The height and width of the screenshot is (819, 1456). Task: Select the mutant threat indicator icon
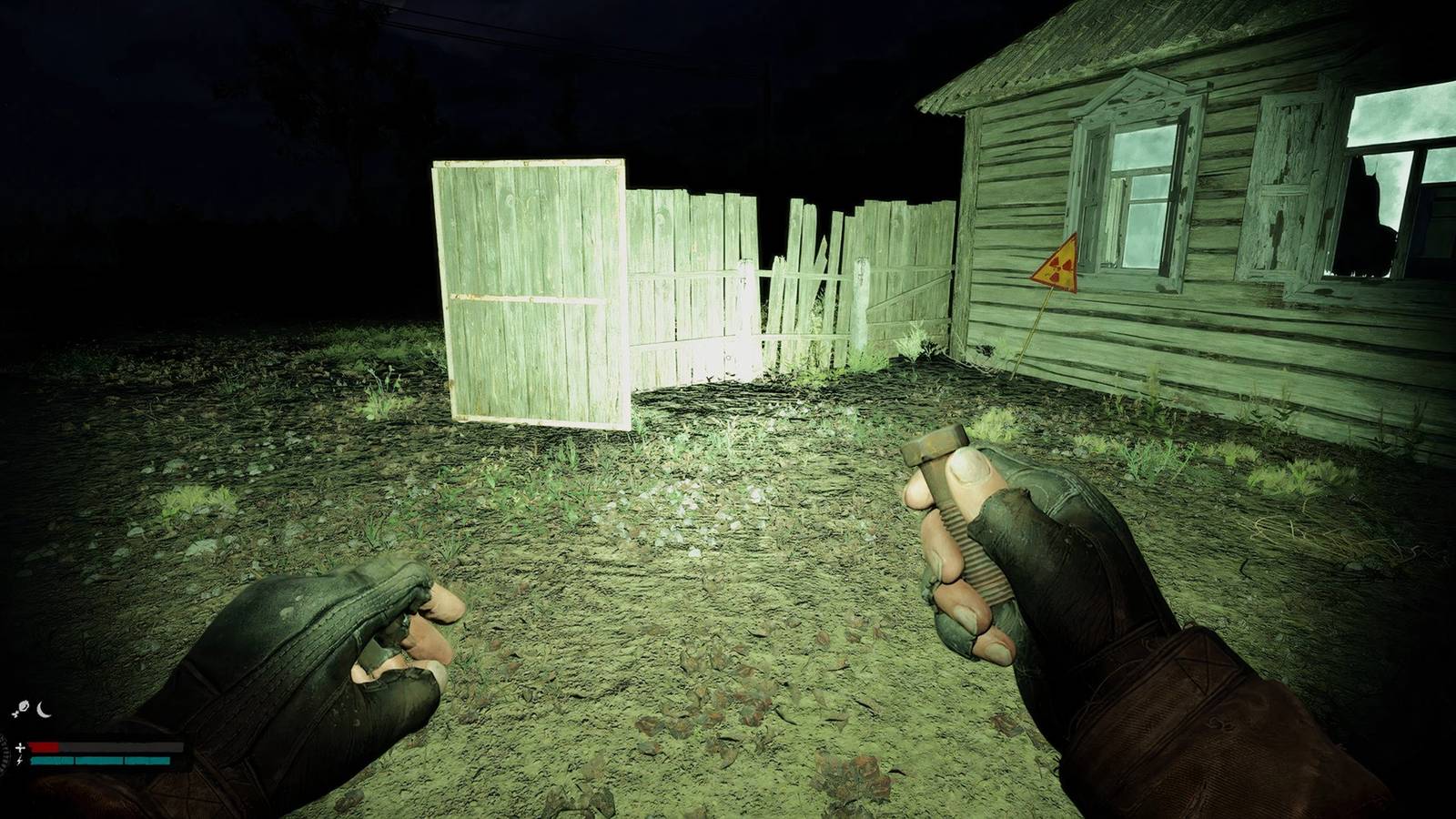point(24,706)
